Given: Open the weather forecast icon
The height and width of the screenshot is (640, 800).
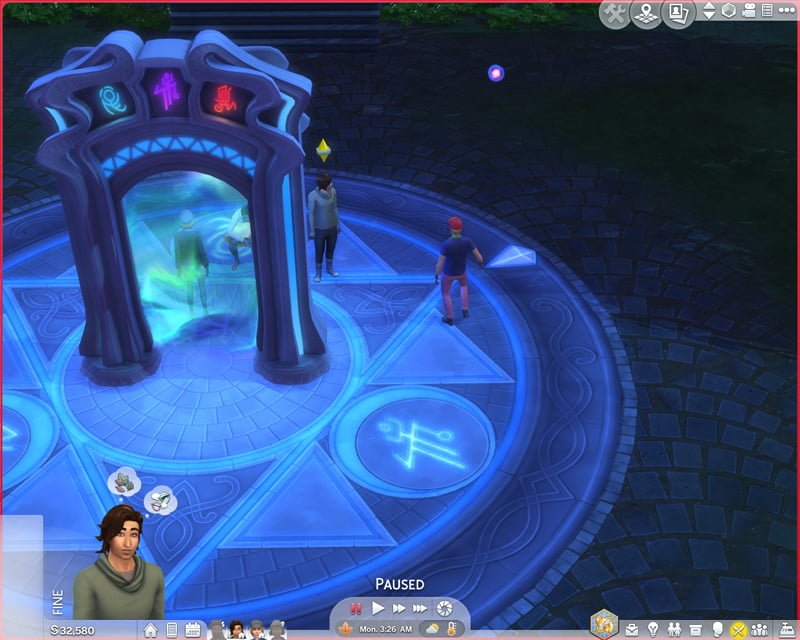Looking at the screenshot, I should [x=432, y=629].
